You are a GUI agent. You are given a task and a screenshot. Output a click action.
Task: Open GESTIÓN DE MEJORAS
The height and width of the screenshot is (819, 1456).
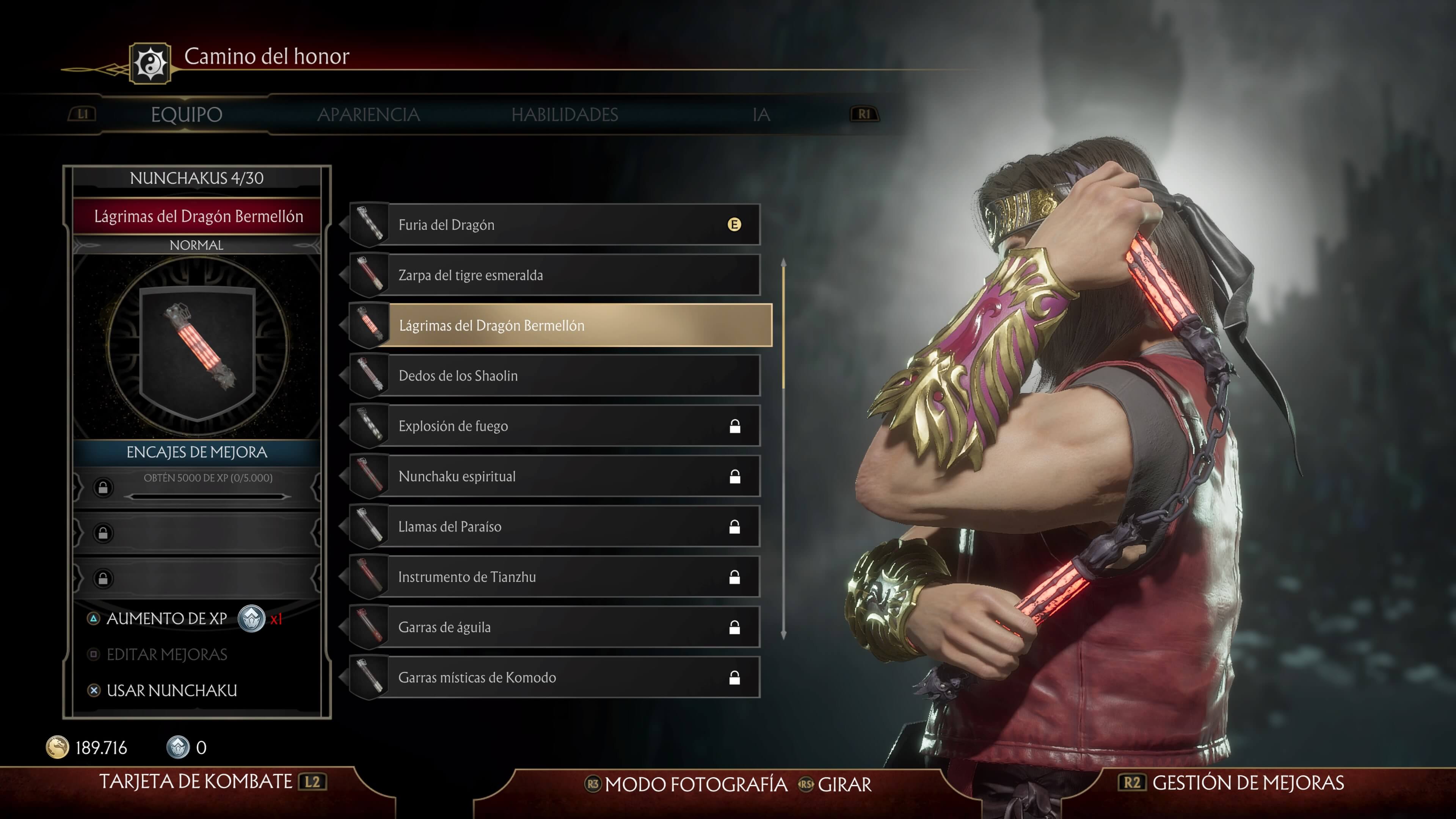(1247, 783)
